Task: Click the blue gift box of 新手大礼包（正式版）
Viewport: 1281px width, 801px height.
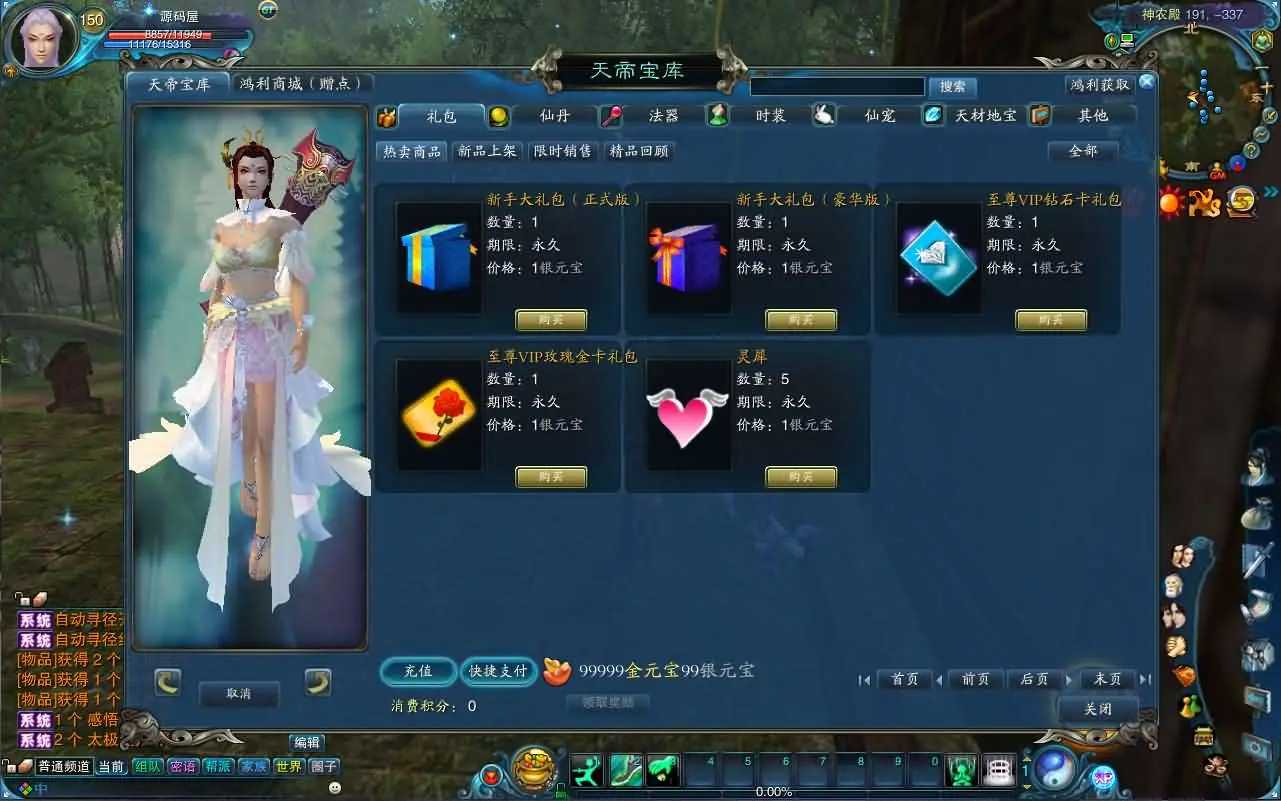Action: point(437,257)
